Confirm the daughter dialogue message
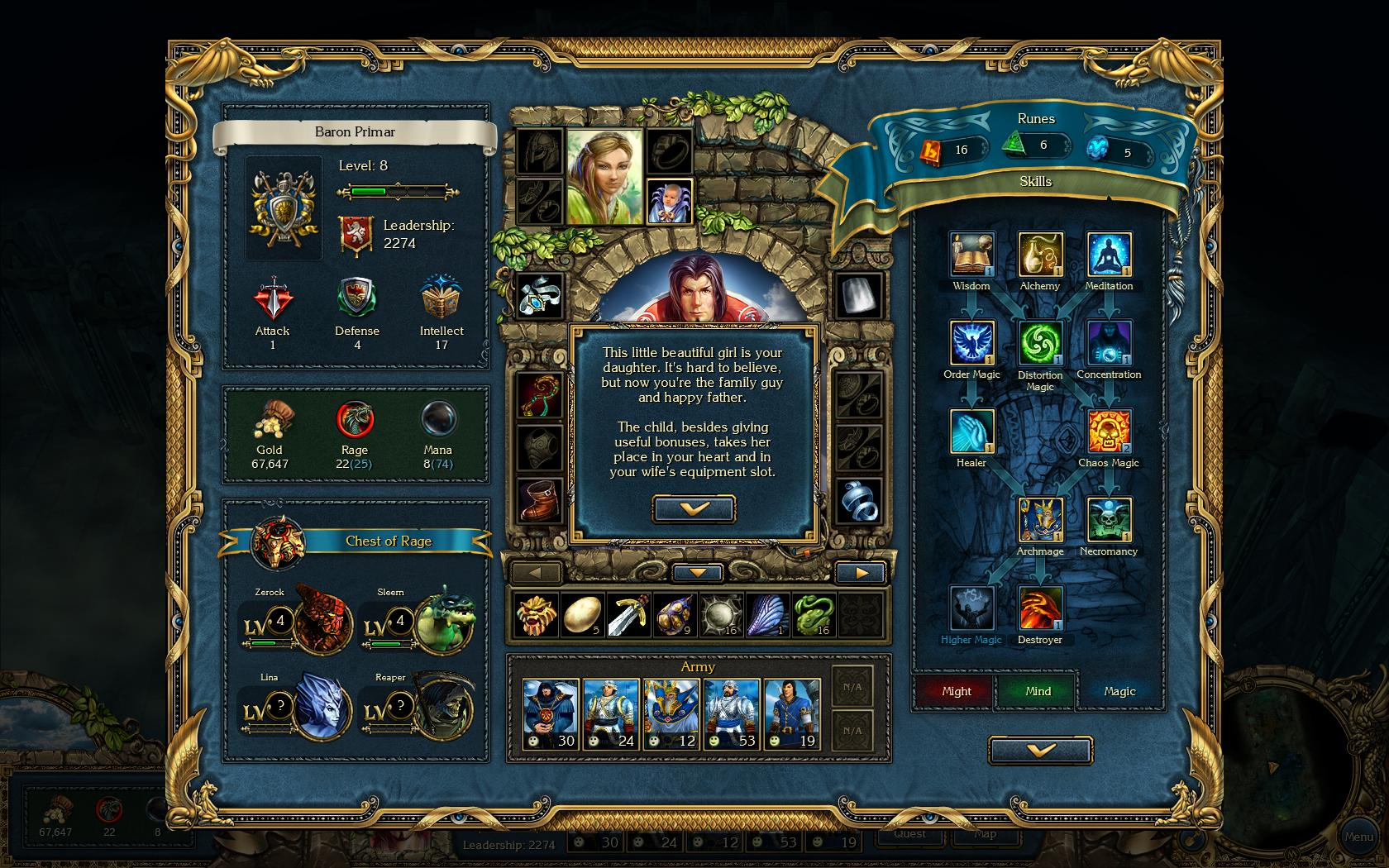 pos(694,508)
